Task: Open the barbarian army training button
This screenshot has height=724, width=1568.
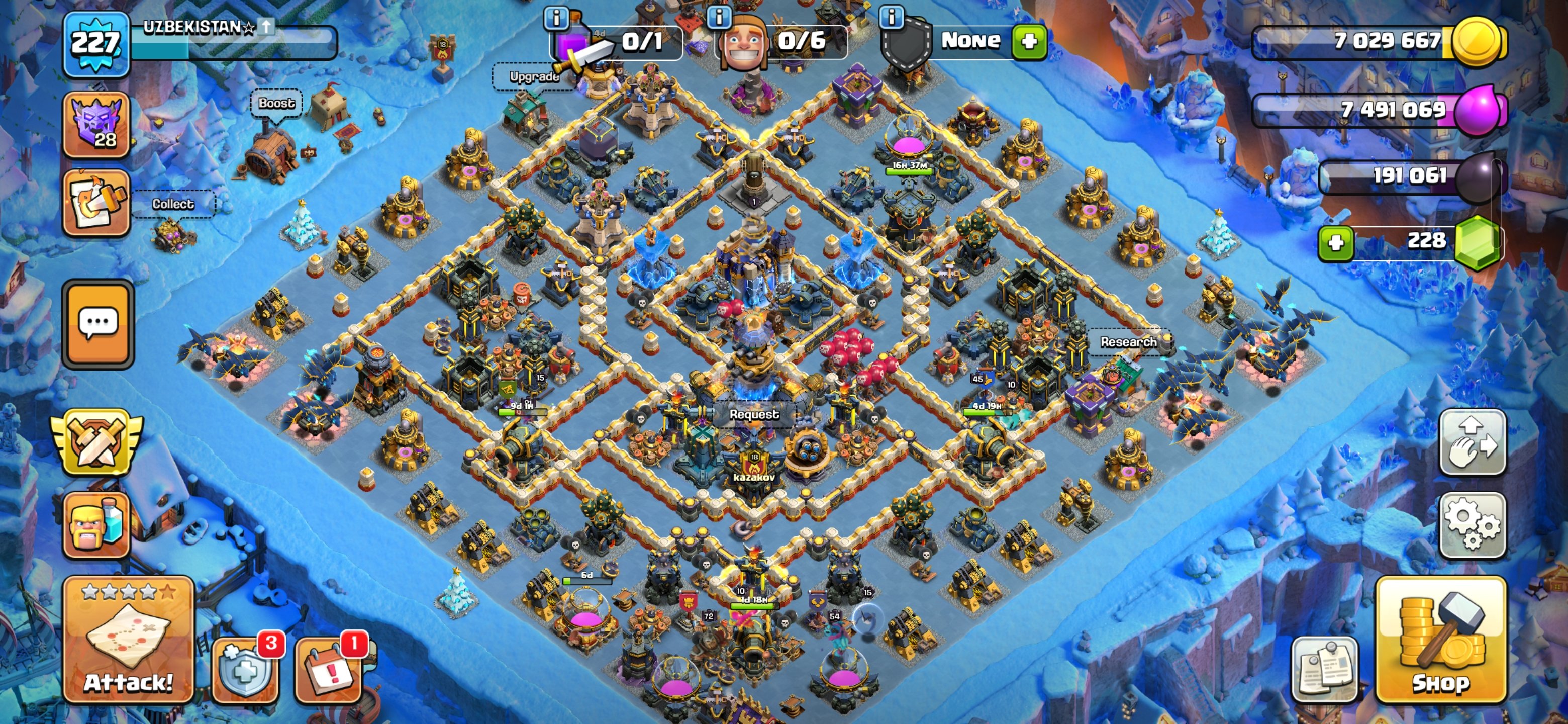Action: (x=96, y=525)
